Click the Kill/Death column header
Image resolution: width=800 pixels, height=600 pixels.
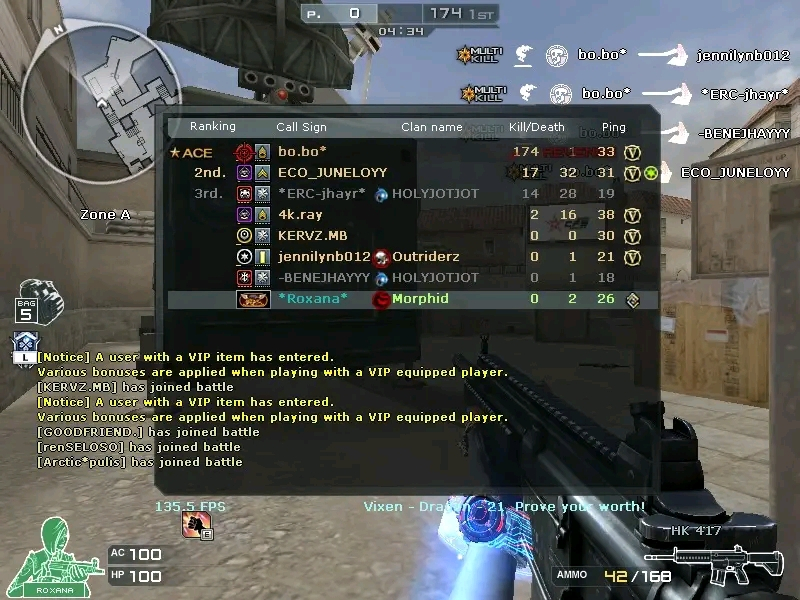[537, 127]
